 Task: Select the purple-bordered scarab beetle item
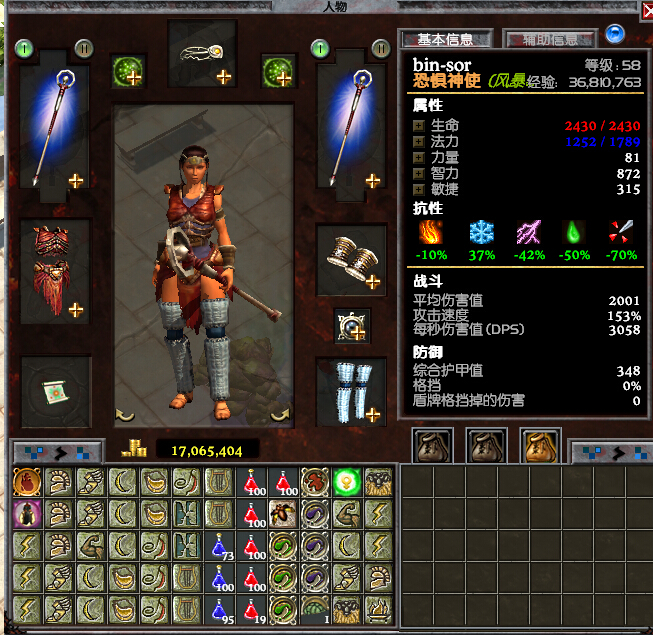pyautogui.click(x=26, y=514)
